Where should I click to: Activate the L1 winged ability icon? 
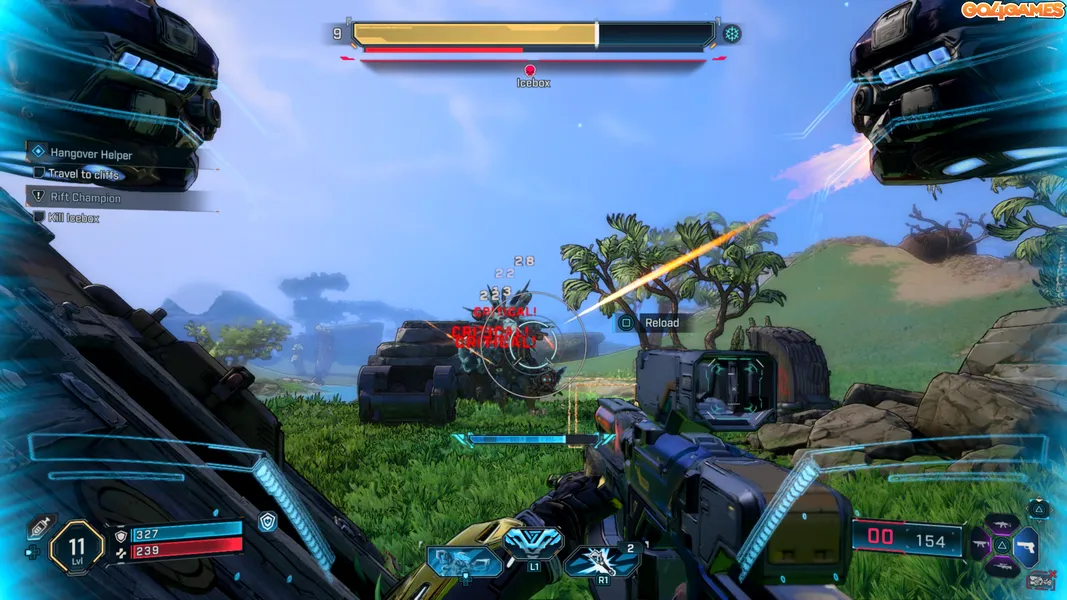coord(534,544)
